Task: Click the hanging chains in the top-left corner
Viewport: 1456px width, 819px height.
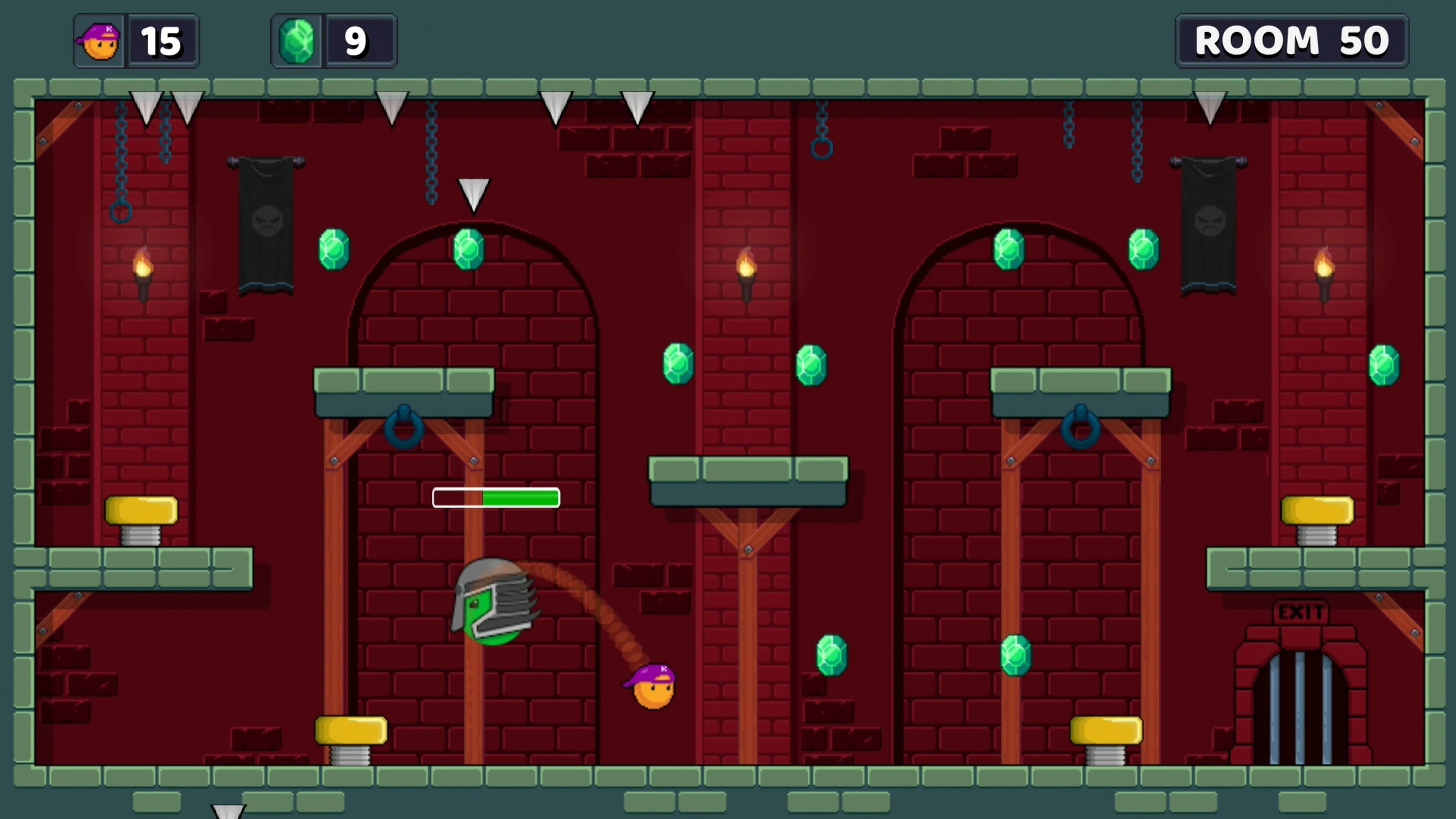Action: (x=121, y=152)
